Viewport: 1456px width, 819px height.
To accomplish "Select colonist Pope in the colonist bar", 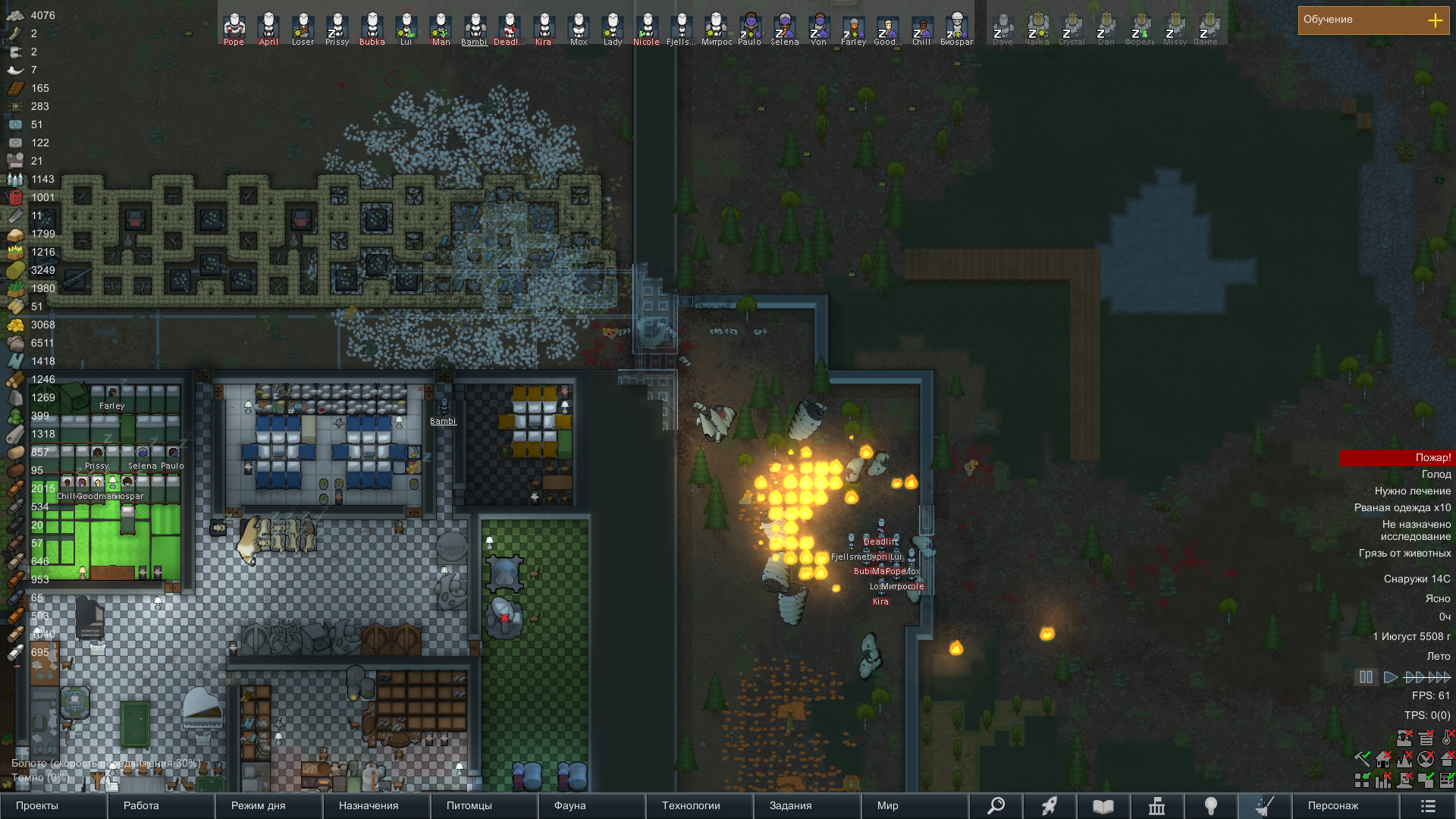I will pyautogui.click(x=234, y=28).
